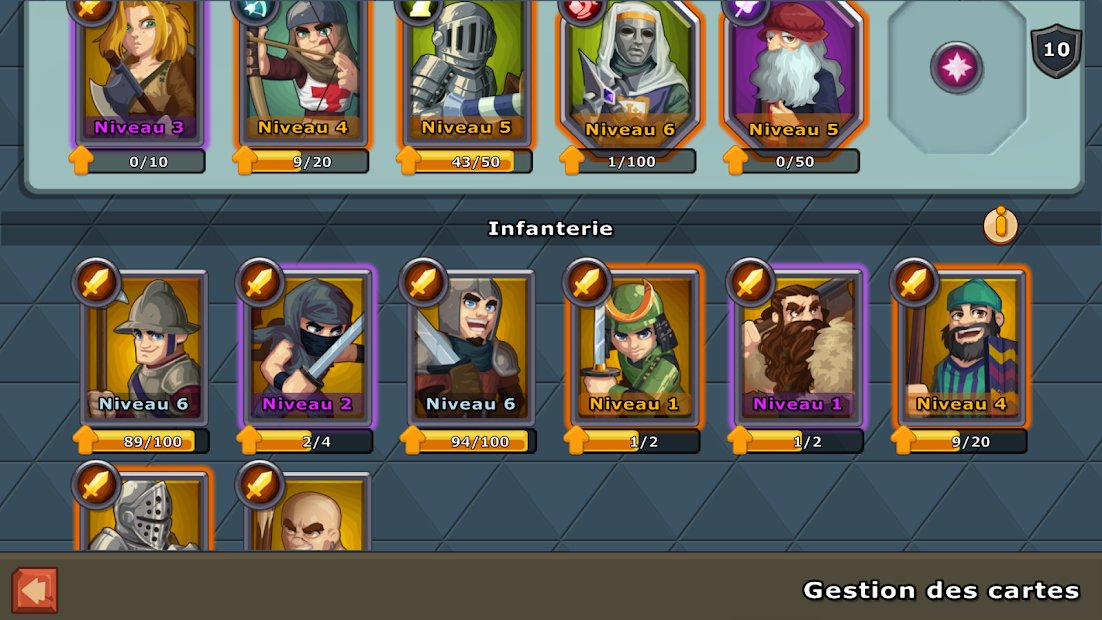Choose the helmeted soldier card with 89/100
The height and width of the screenshot is (620, 1102).
pos(146,347)
